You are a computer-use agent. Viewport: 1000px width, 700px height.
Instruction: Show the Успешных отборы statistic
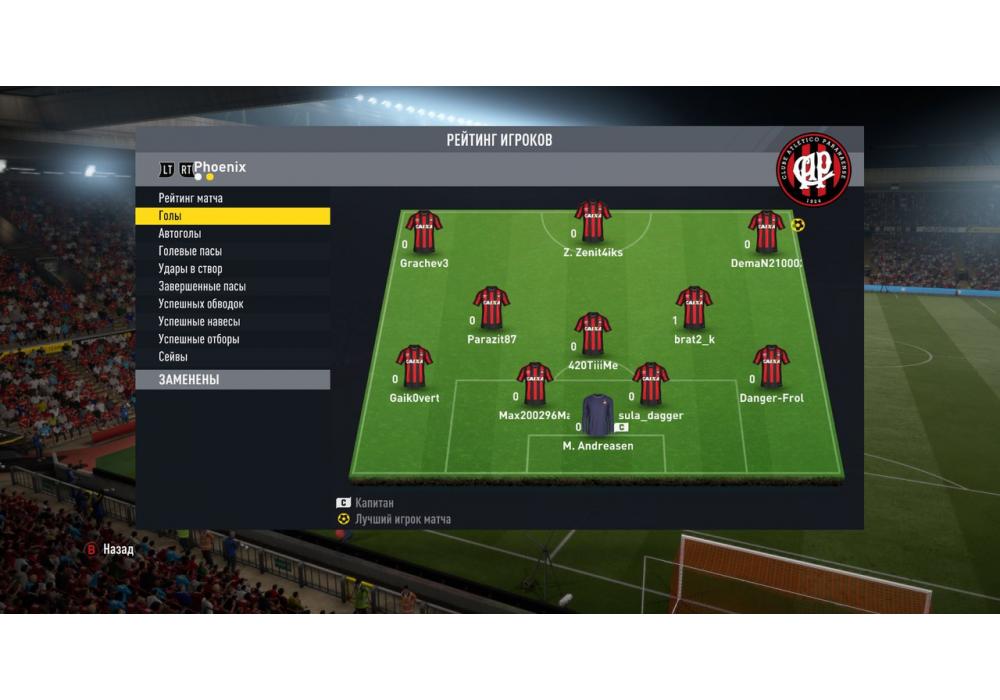[x=199, y=339]
